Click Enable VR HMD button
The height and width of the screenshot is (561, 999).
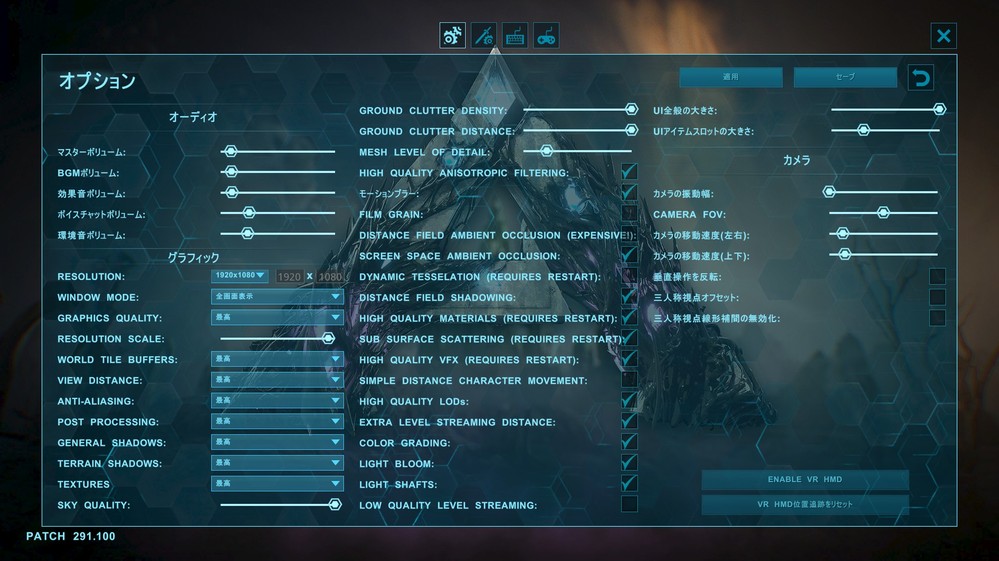click(x=805, y=480)
